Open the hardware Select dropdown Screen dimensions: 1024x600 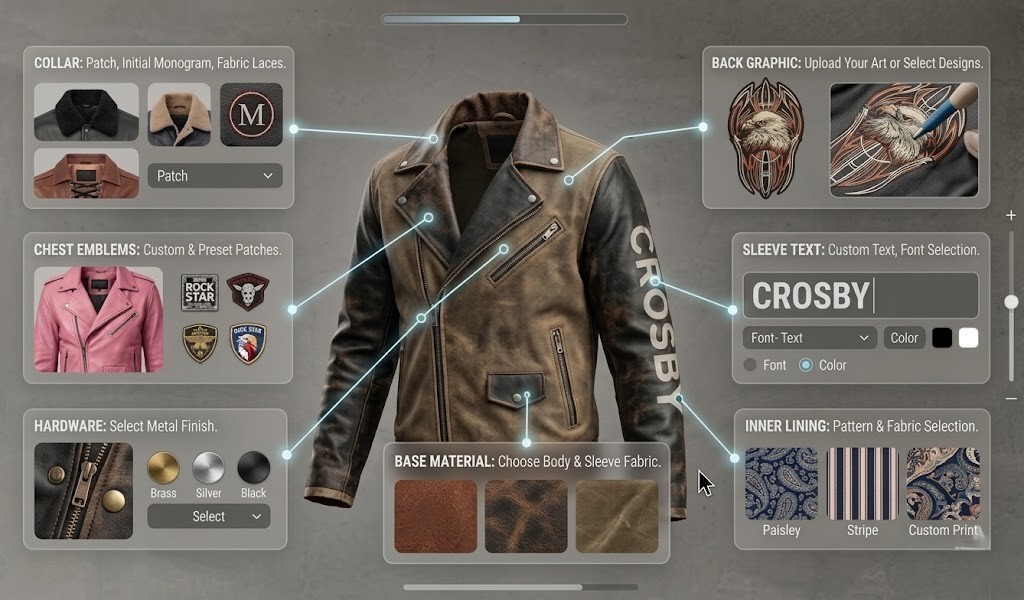tap(208, 516)
